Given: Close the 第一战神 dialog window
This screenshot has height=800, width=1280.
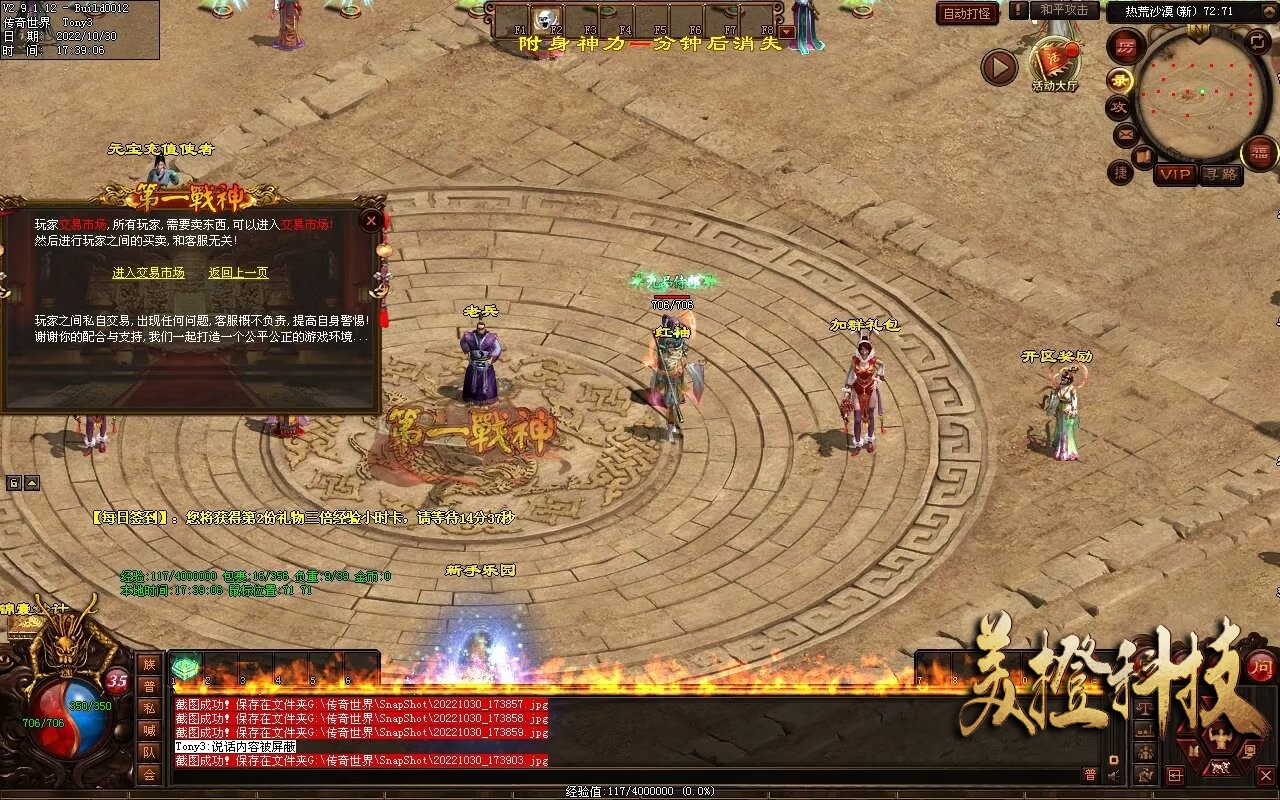Looking at the screenshot, I should tap(371, 220).
